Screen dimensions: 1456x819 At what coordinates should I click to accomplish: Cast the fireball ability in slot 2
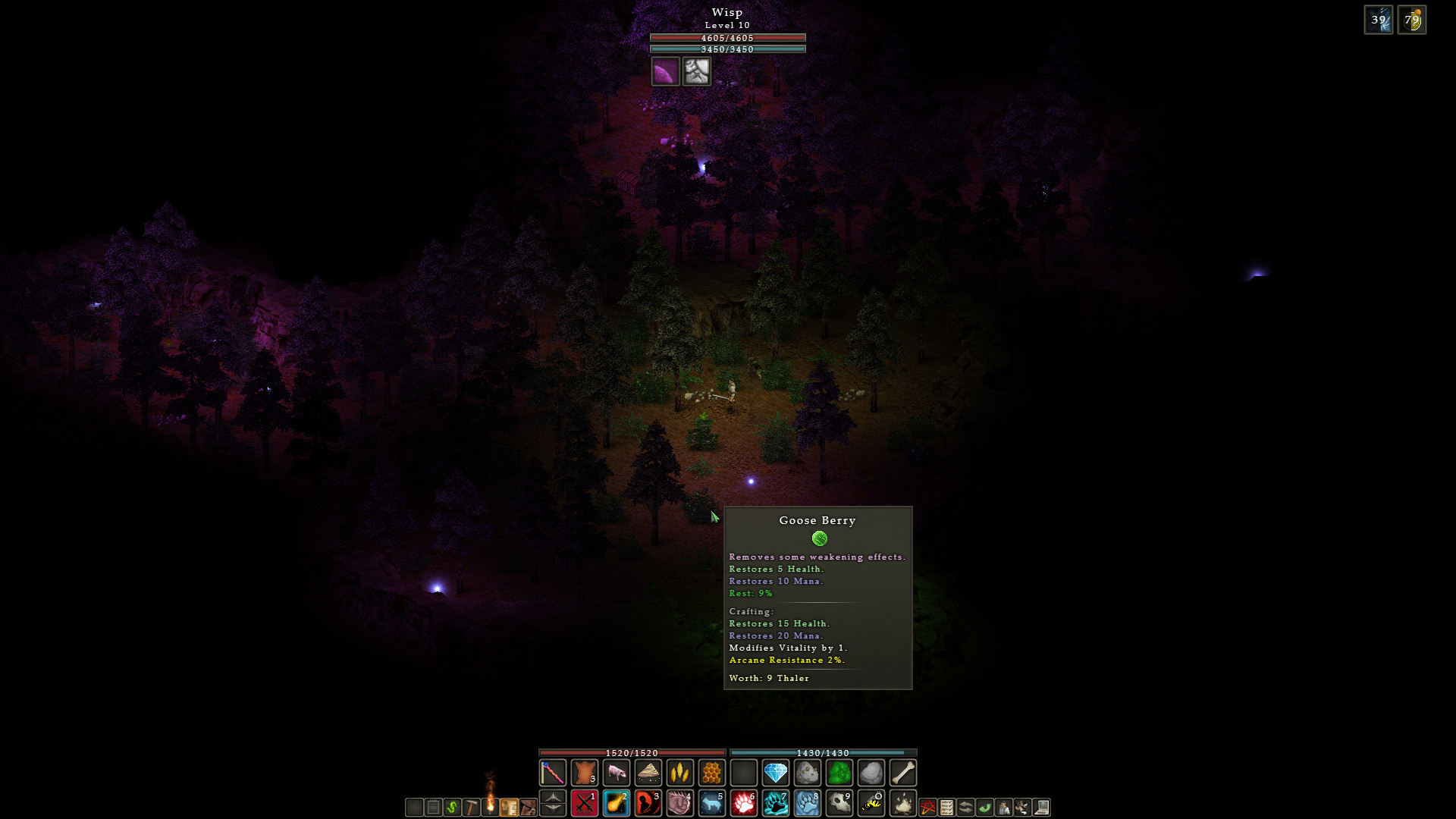coord(617,803)
